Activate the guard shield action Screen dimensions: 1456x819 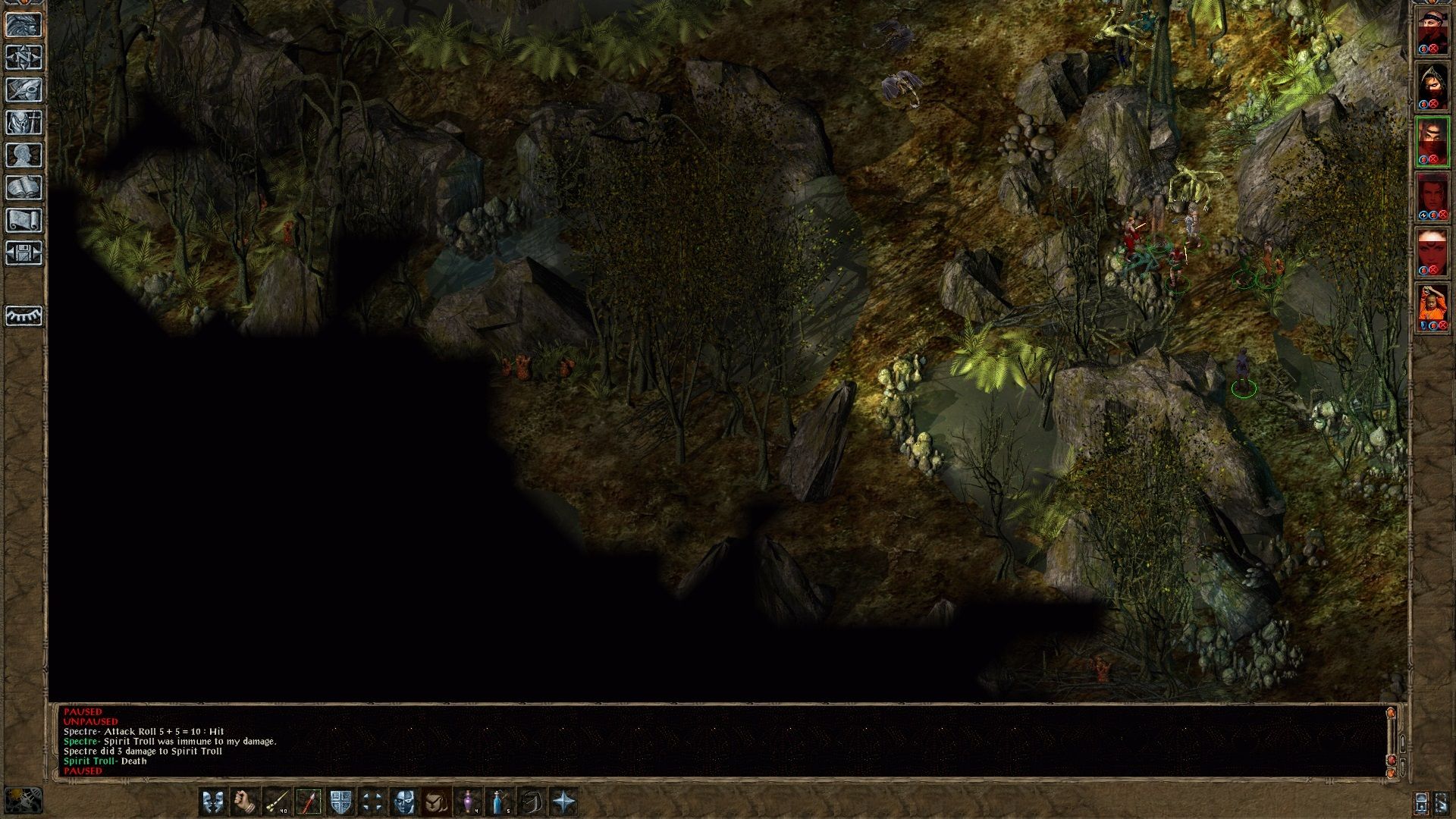click(340, 802)
